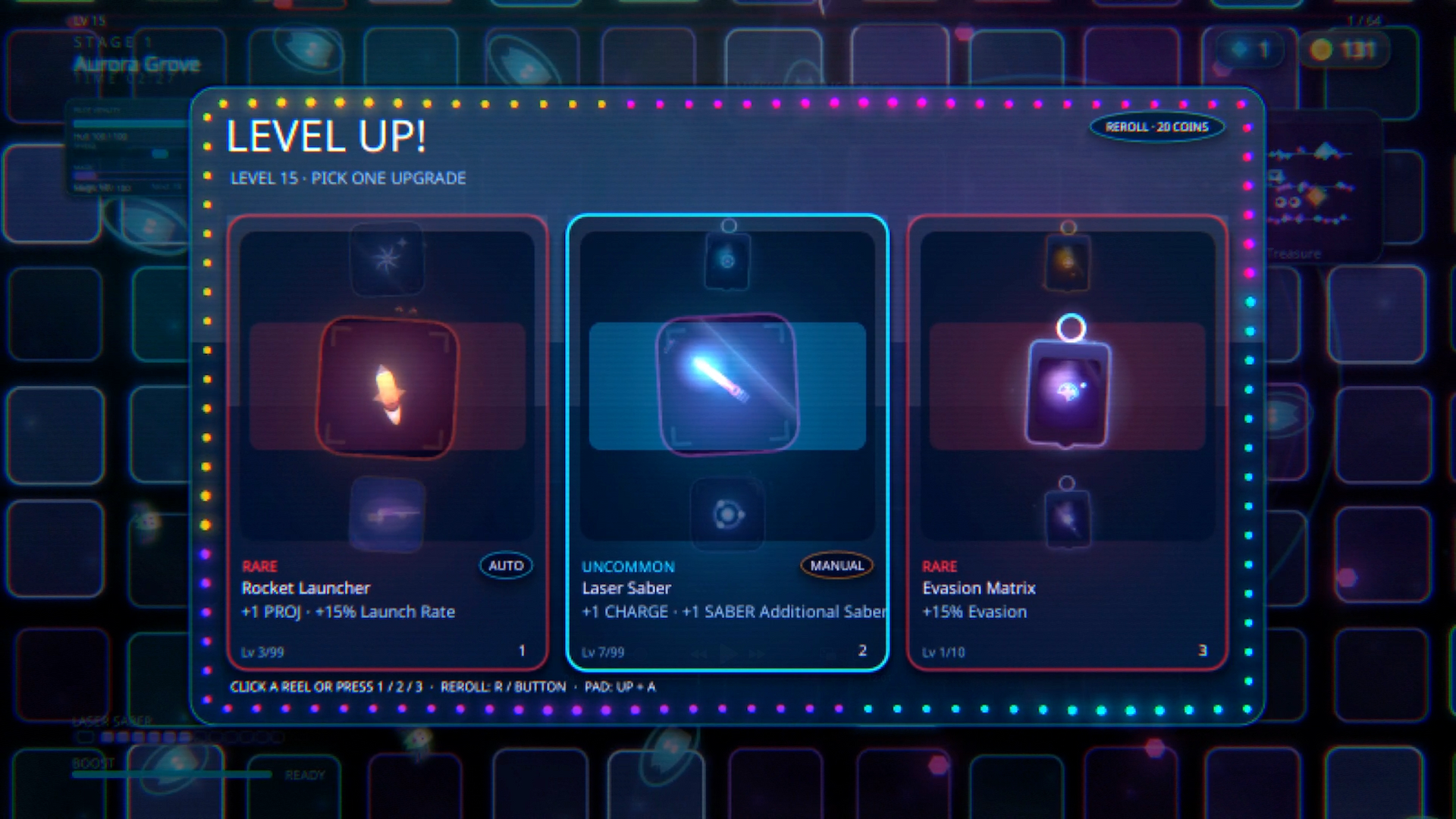Click the orbital icon below the Laser Saber card
This screenshot has width=1456, height=819.
click(x=726, y=514)
